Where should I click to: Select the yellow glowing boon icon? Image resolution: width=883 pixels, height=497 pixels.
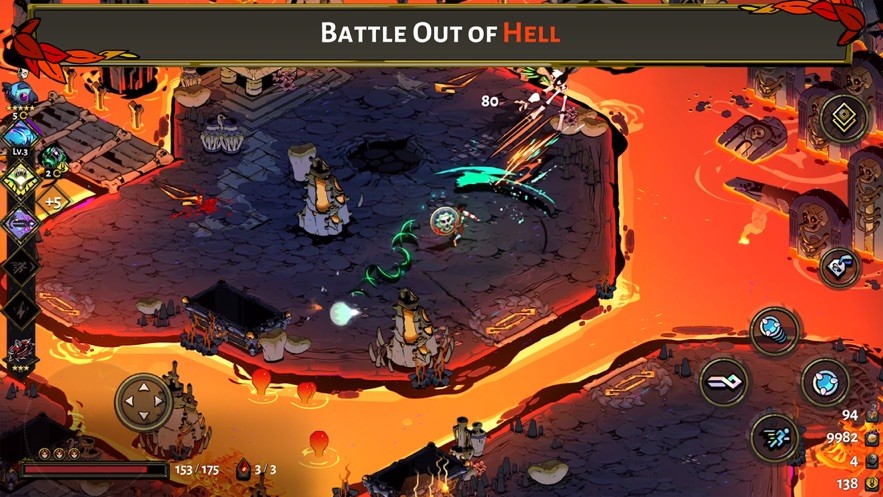click(19, 180)
